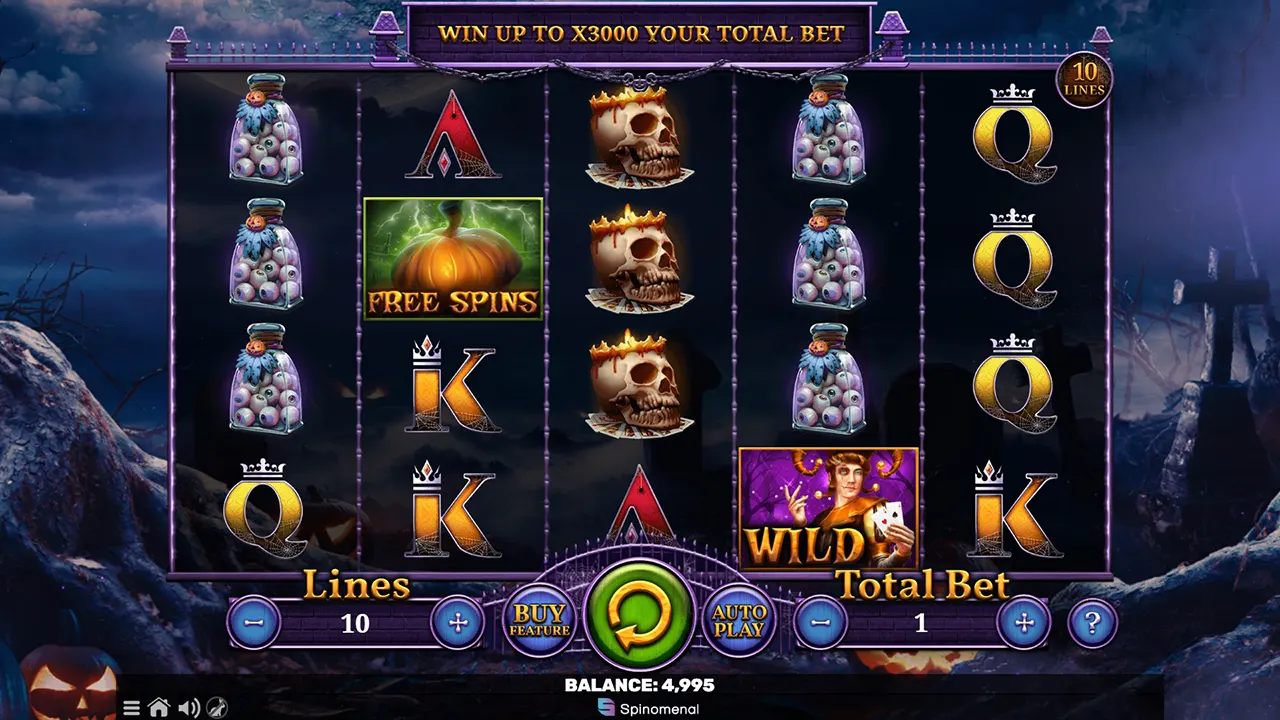Increase the number of Lines
1280x720 pixels.
click(458, 623)
